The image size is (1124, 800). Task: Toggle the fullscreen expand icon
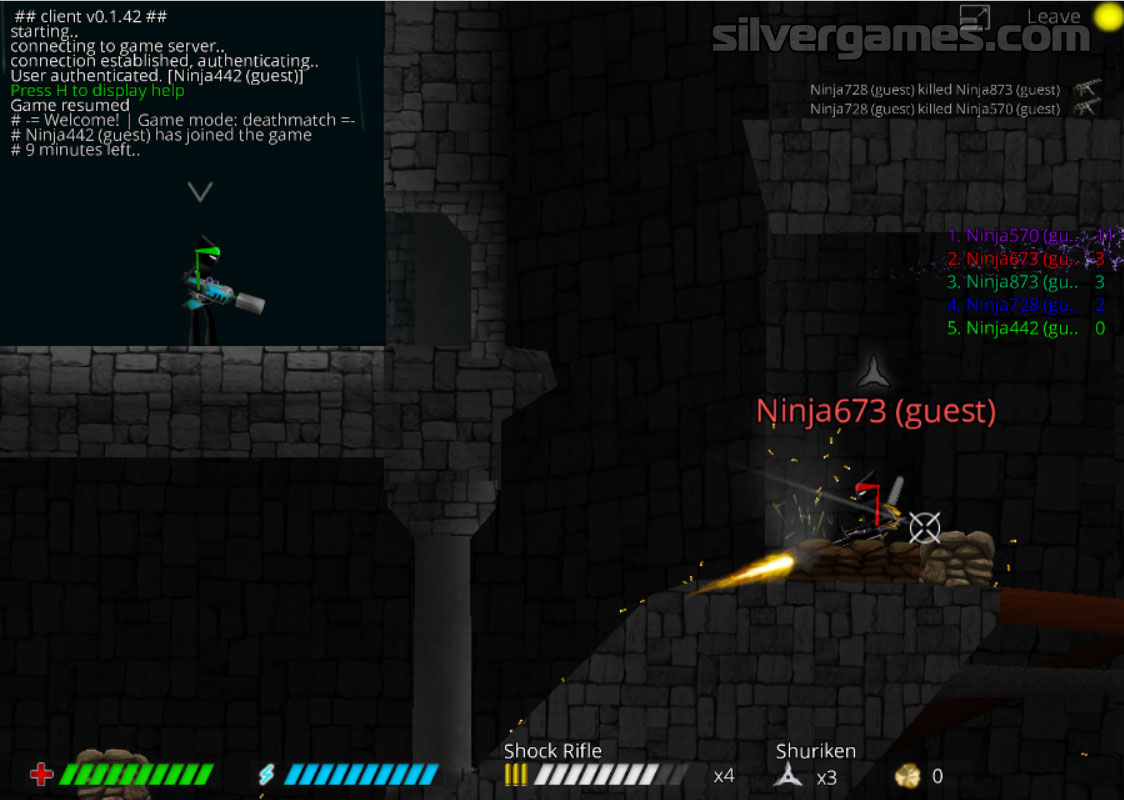974,17
